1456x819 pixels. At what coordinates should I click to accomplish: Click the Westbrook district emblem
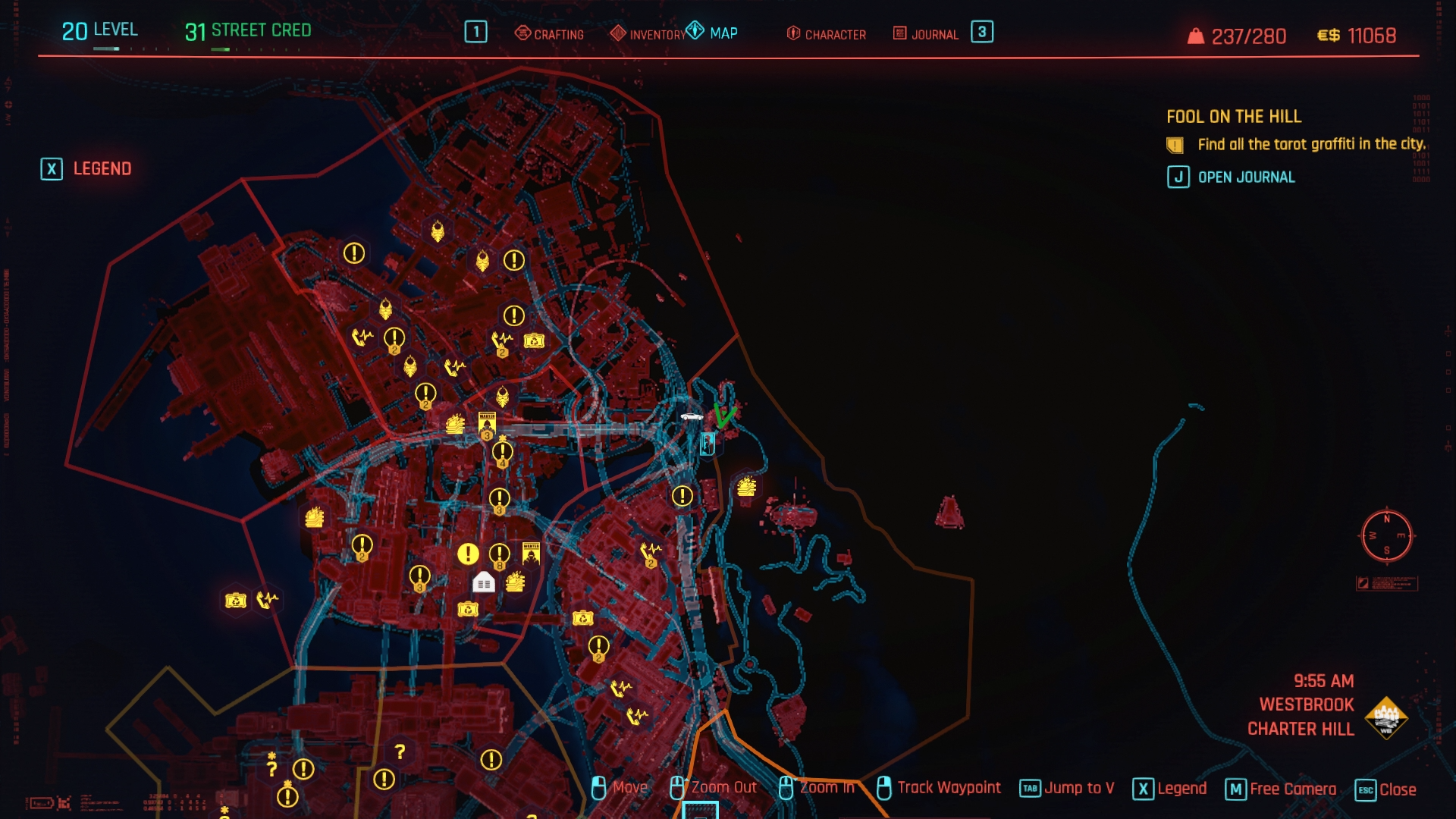coord(1385,717)
